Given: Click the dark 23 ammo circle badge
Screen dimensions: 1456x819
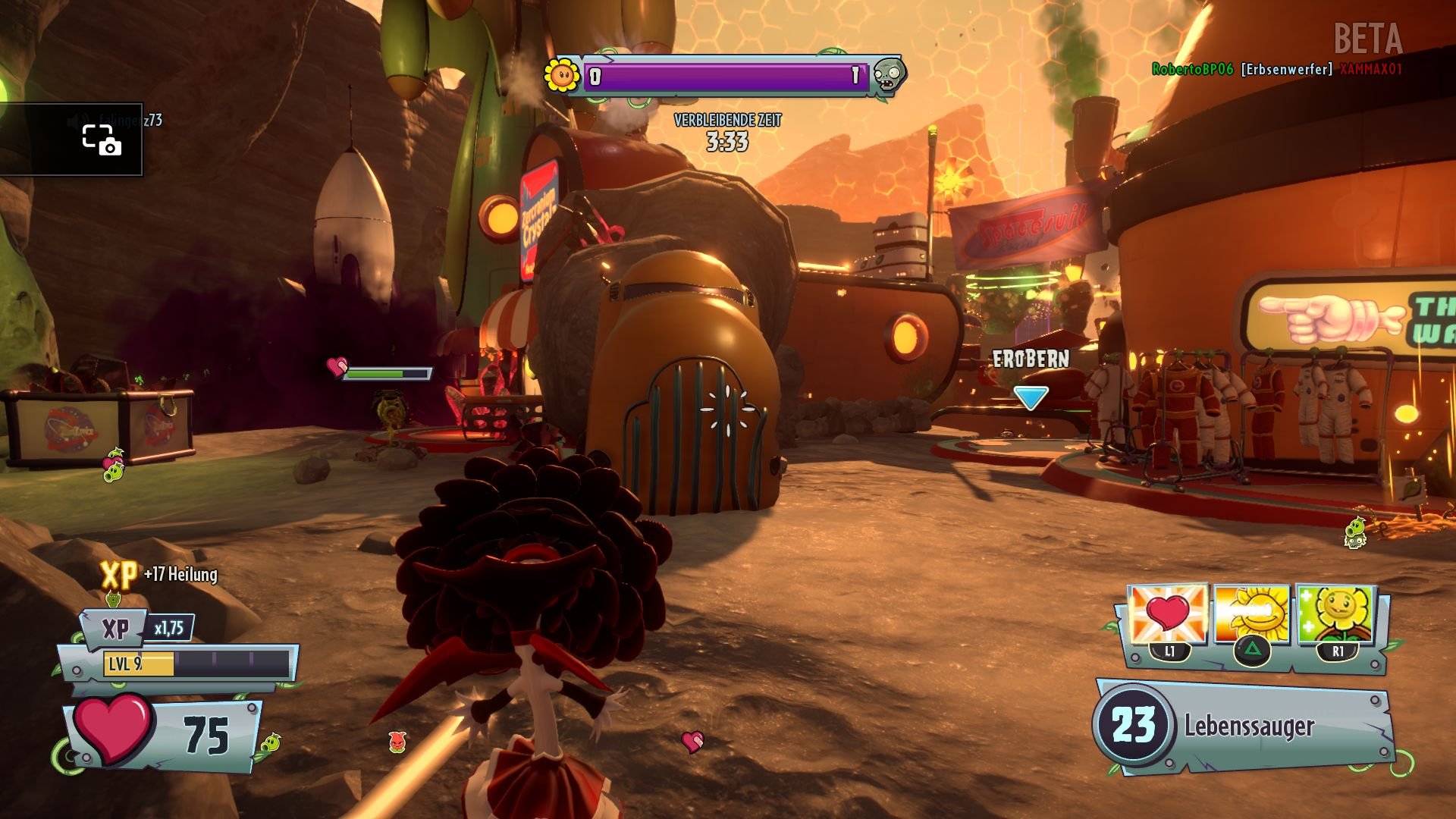Looking at the screenshot, I should pyautogui.click(x=1133, y=724).
